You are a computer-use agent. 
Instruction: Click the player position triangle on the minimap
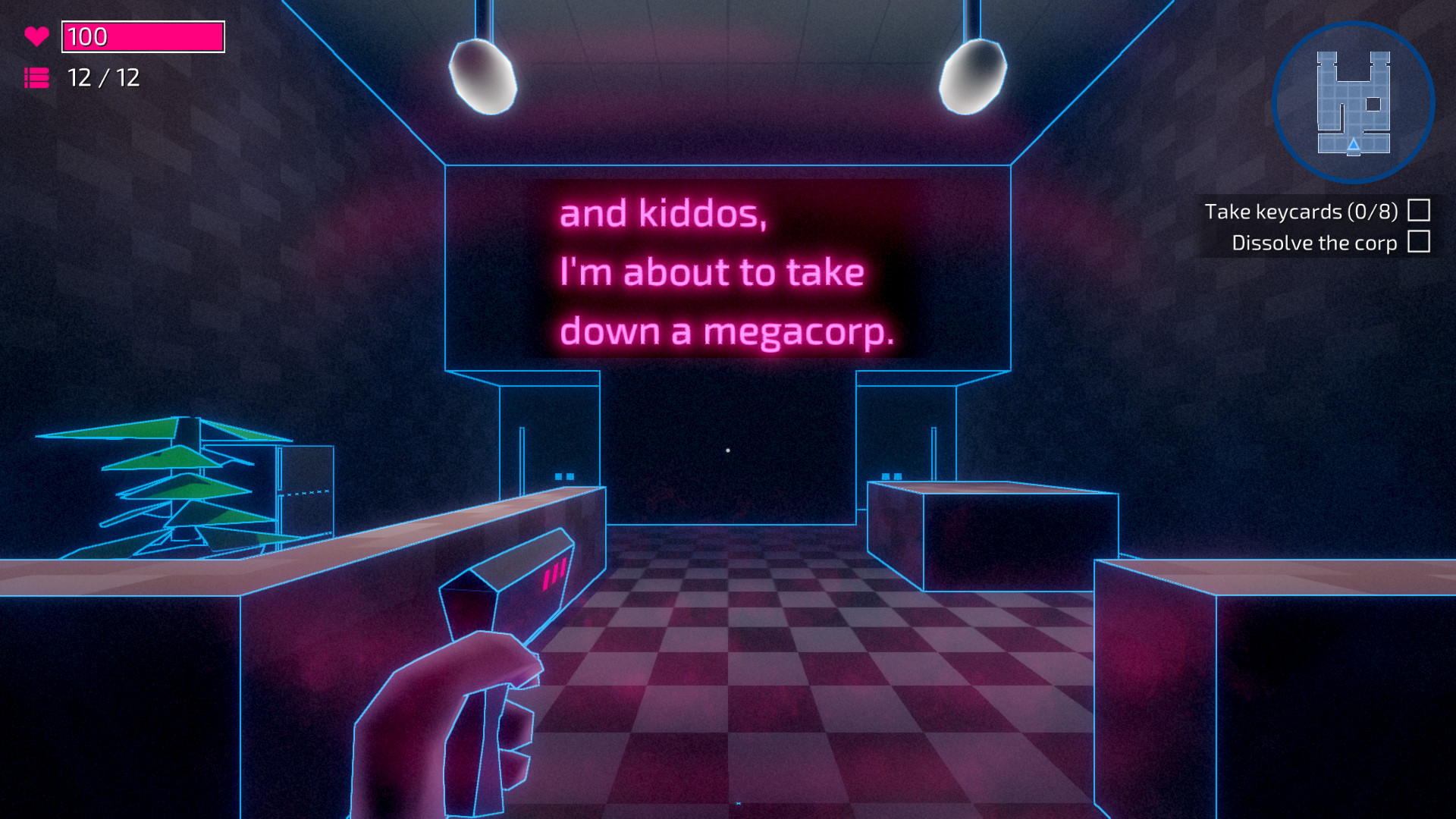tap(1353, 146)
